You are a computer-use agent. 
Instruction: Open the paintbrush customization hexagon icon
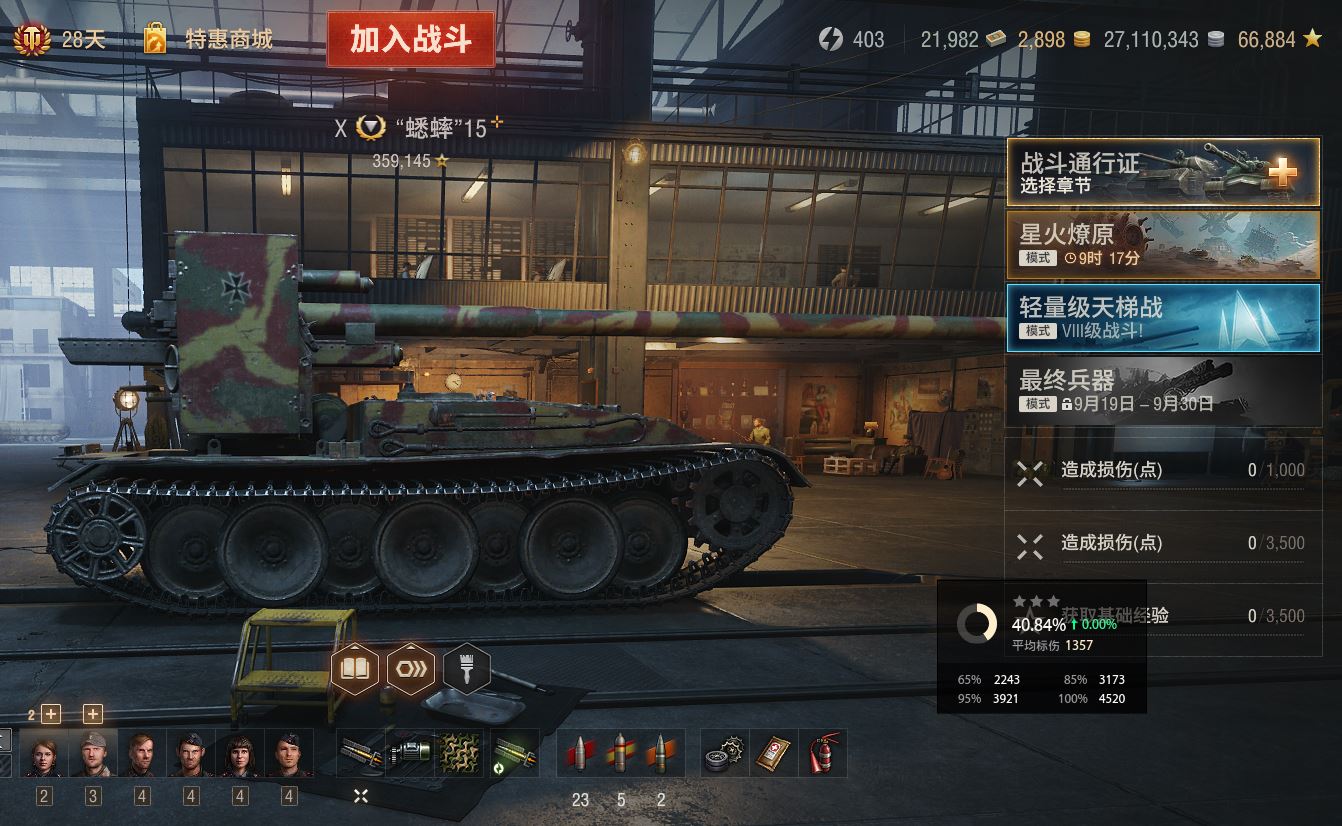466,668
